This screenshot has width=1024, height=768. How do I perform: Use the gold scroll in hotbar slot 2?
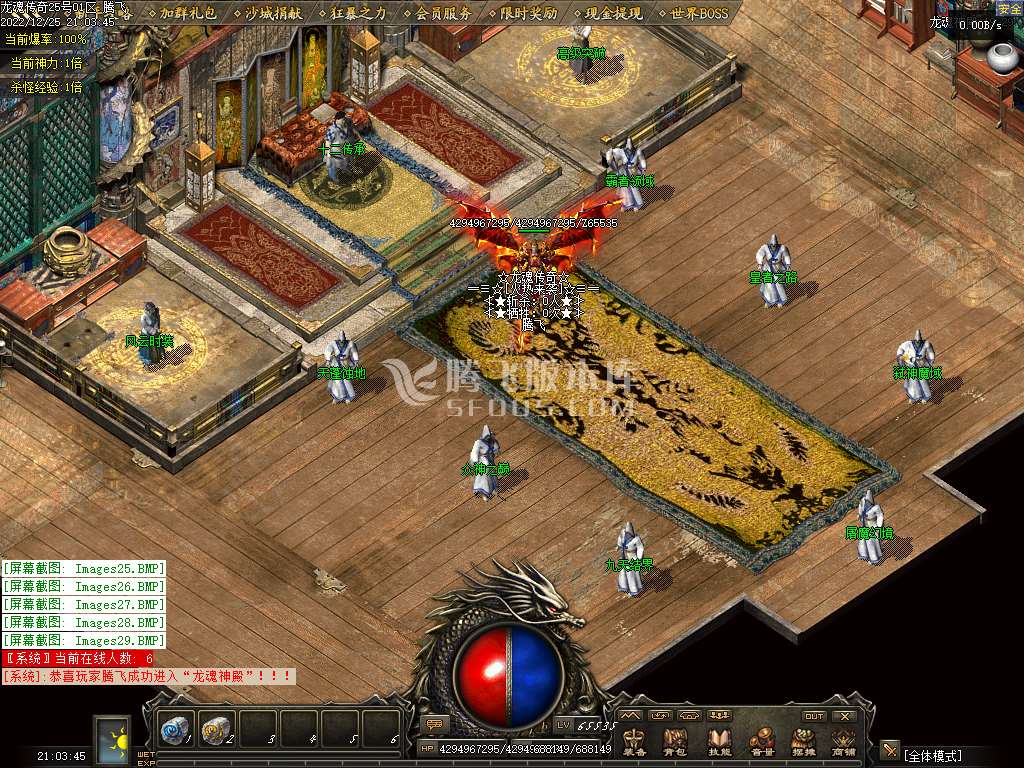click(x=217, y=729)
